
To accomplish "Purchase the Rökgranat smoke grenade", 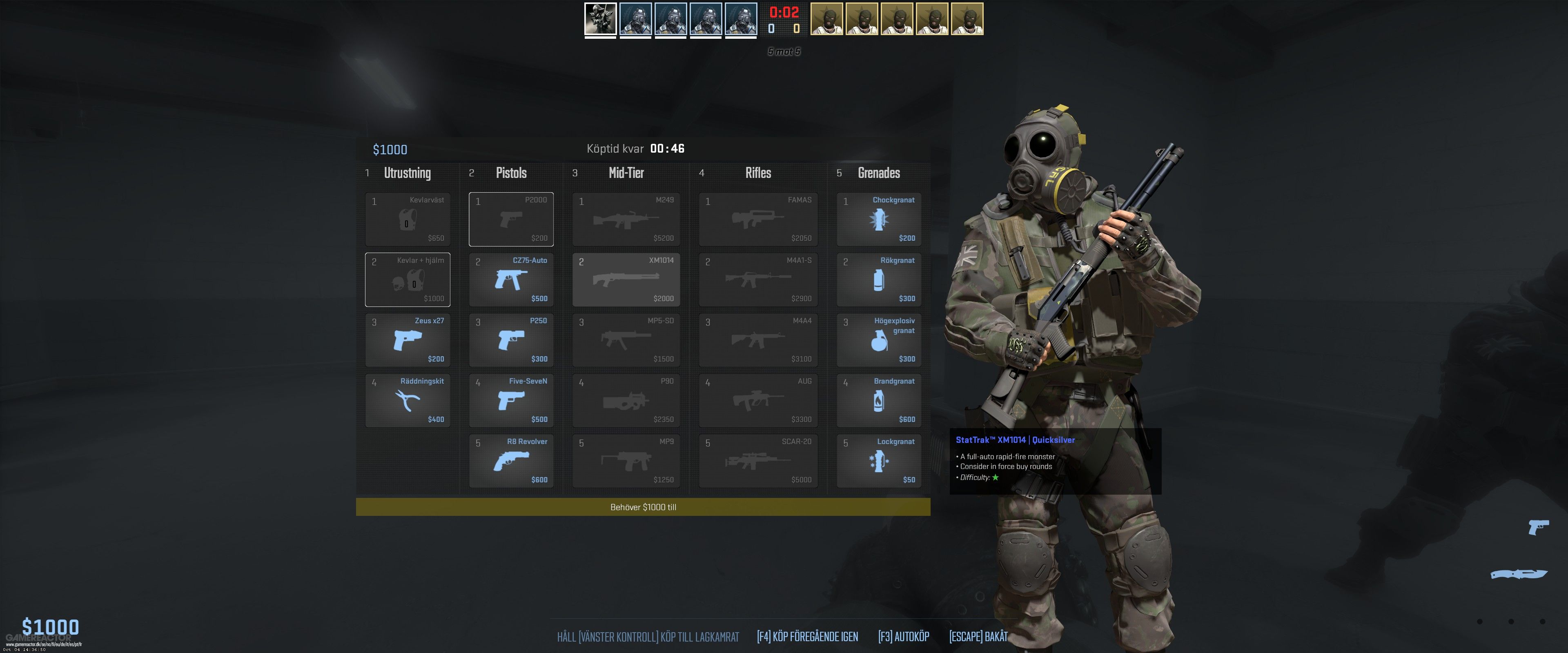I will click(x=878, y=279).
